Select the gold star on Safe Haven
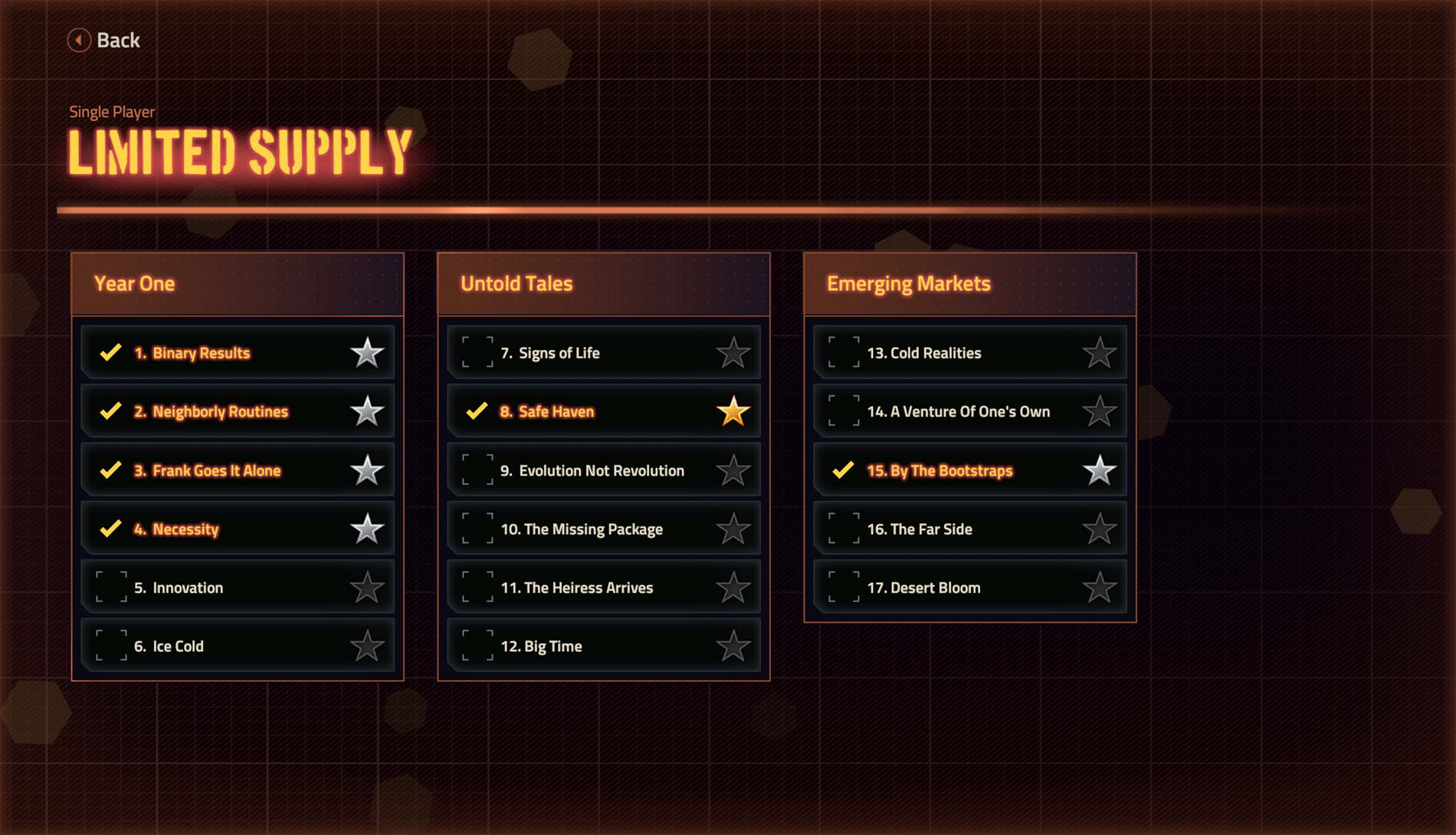The width and height of the screenshot is (1456, 835). pyautogui.click(x=733, y=411)
